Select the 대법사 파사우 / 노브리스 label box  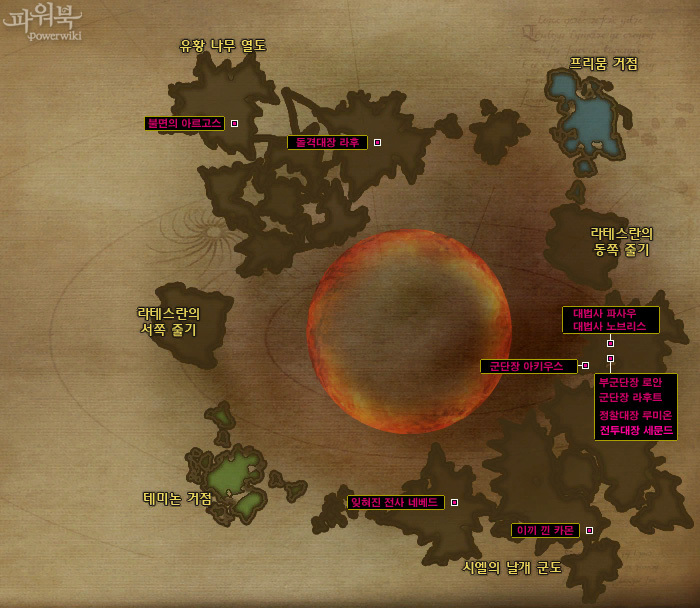click(610, 320)
